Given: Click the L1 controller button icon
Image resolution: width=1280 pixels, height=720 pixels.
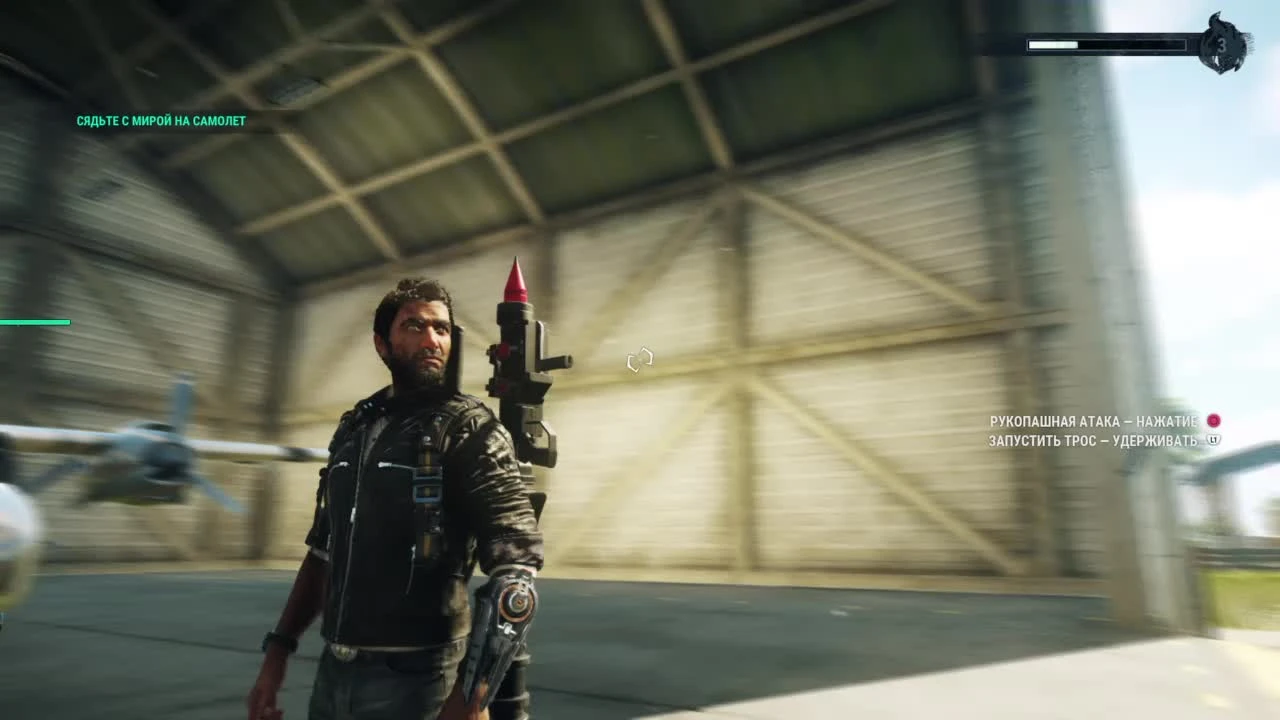Looking at the screenshot, I should click(1213, 440).
